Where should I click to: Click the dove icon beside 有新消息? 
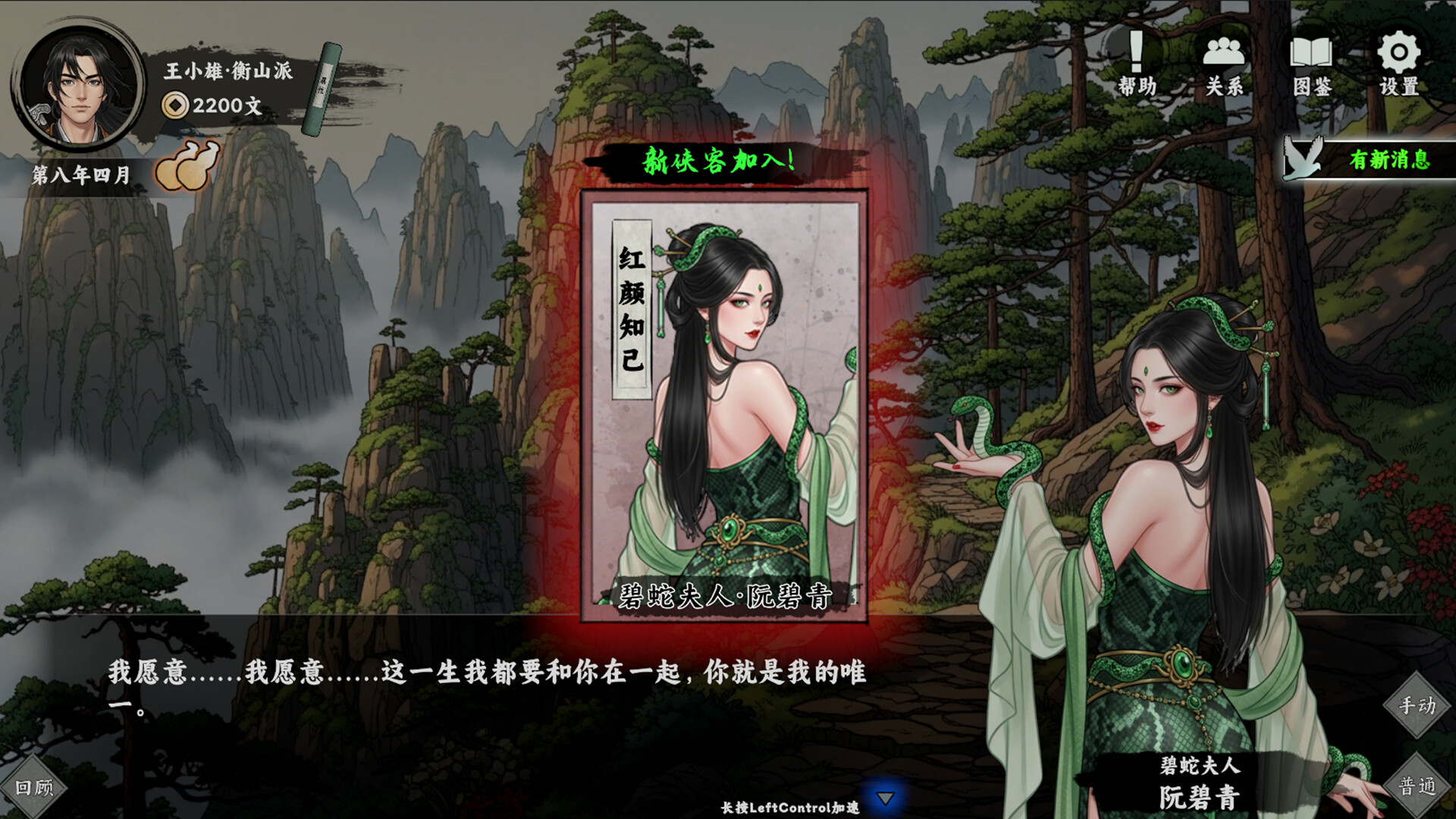[1301, 157]
